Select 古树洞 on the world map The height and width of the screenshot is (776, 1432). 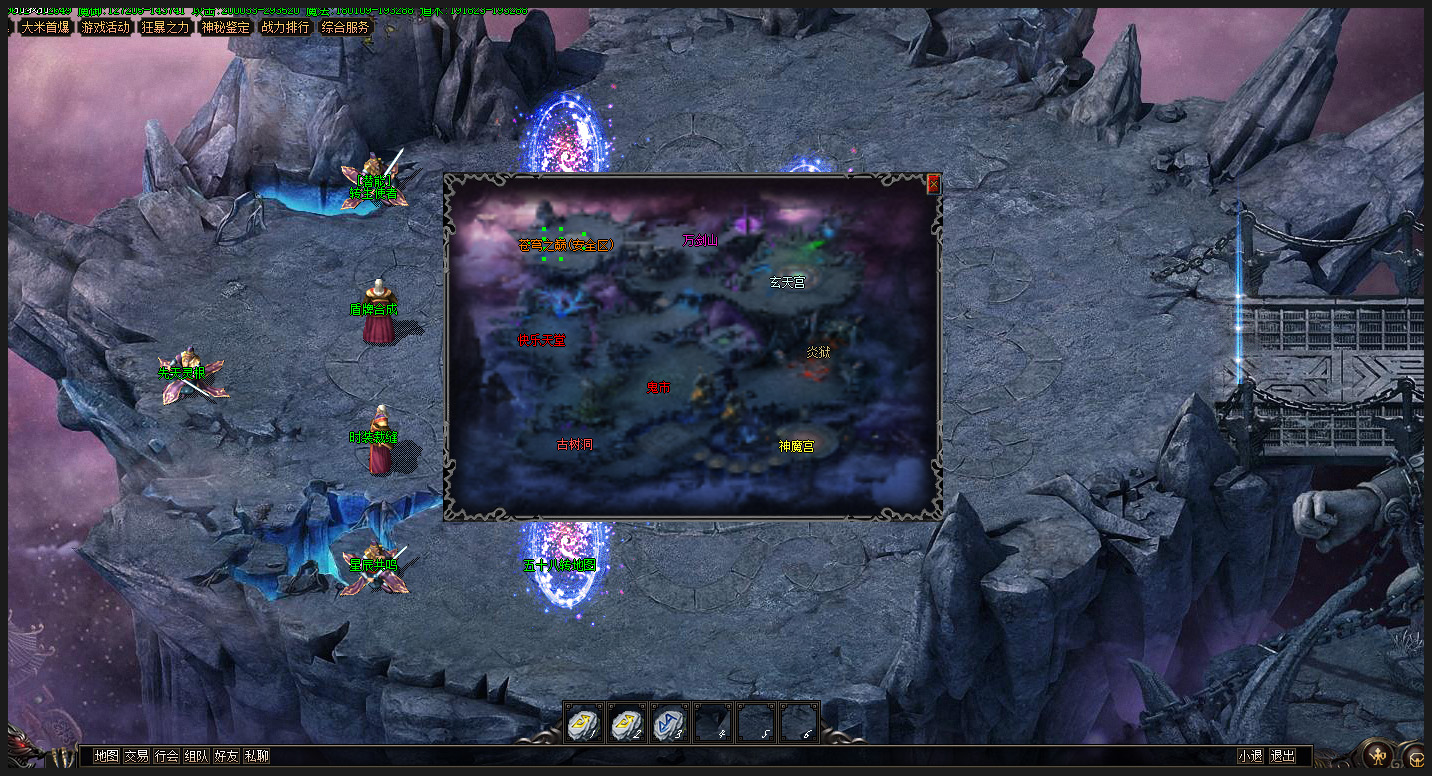(x=574, y=444)
